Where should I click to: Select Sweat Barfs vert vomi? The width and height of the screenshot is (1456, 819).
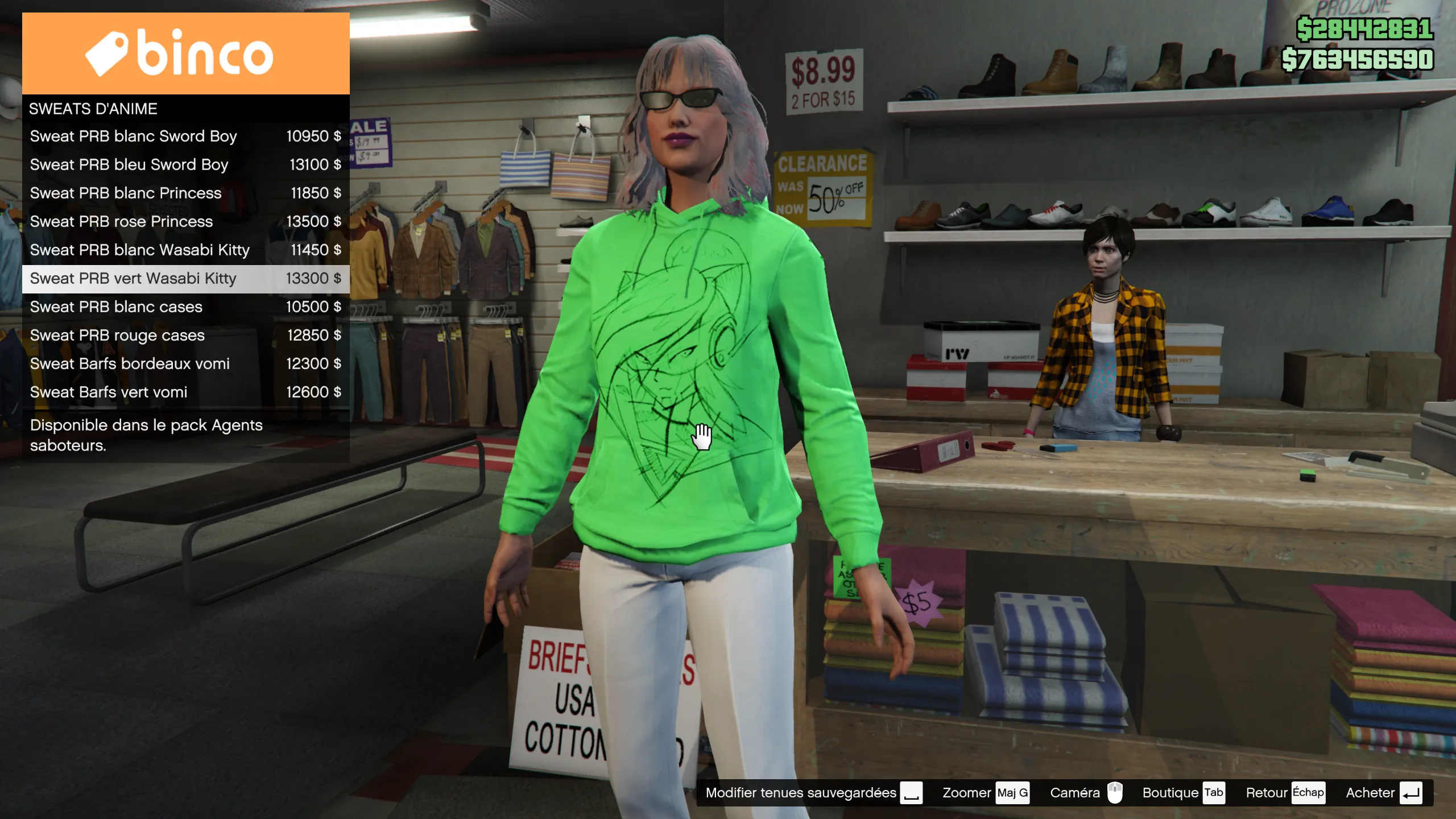tap(185, 392)
